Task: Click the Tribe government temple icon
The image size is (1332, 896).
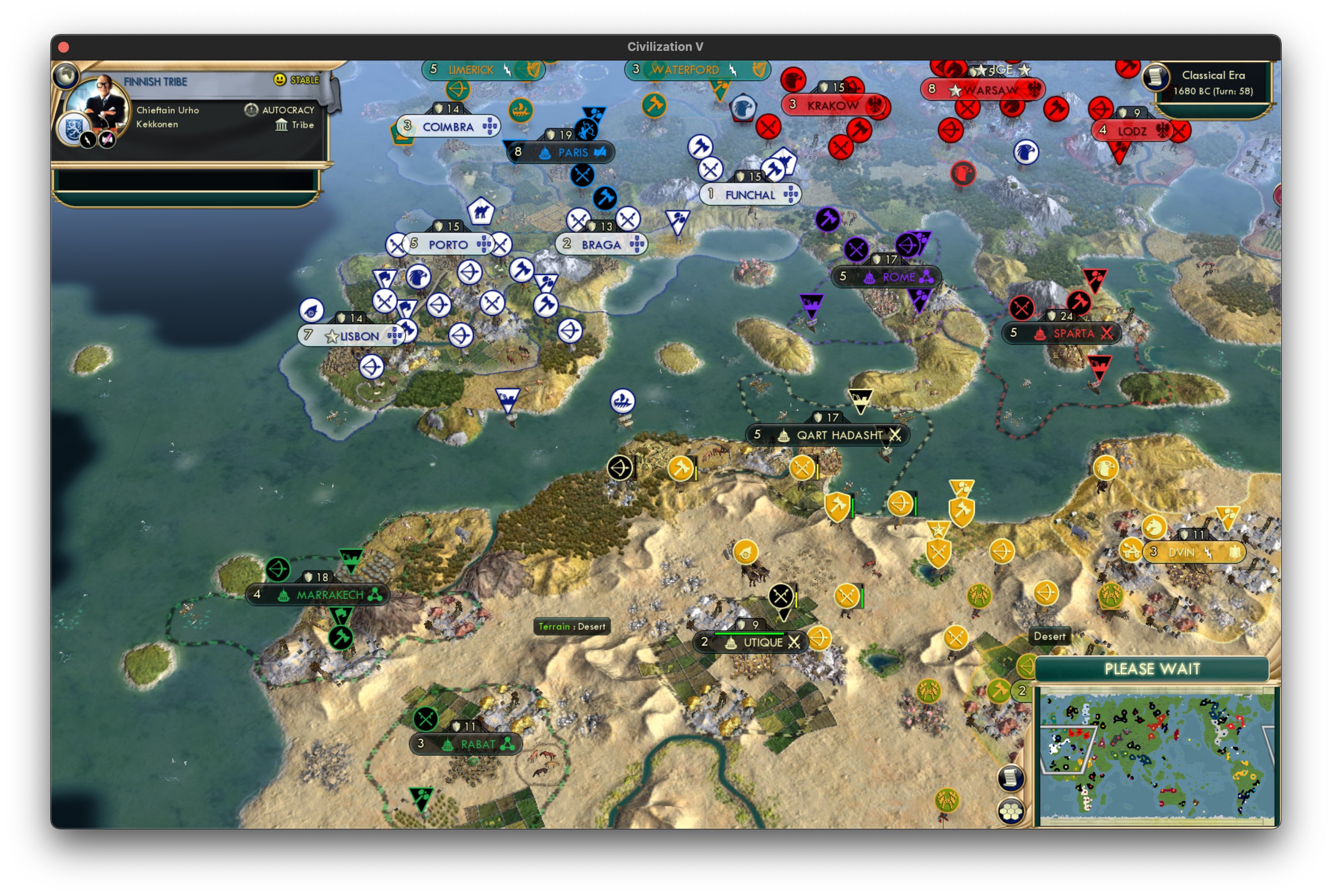Action: point(282,125)
